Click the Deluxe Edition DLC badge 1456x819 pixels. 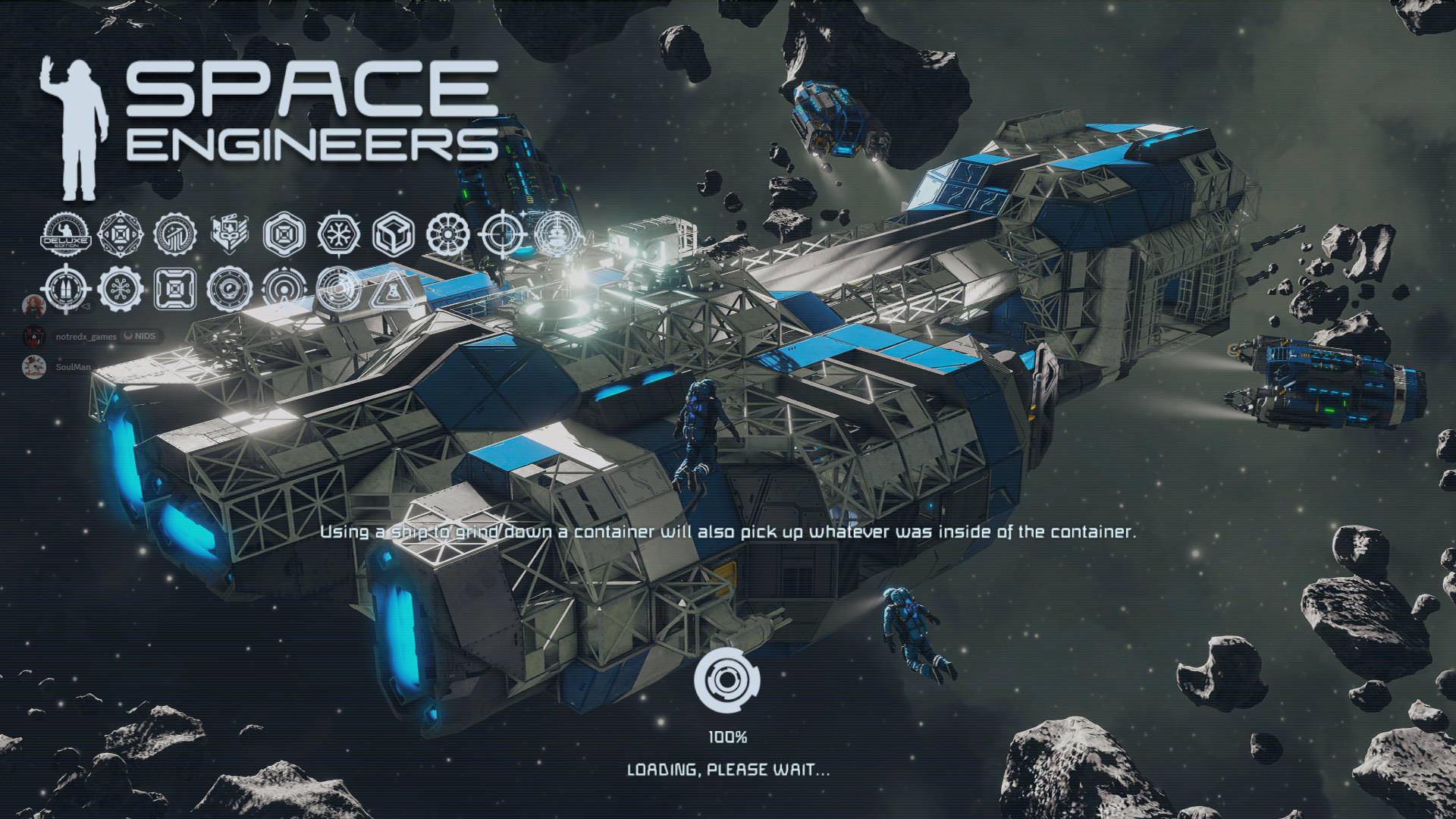click(x=66, y=234)
